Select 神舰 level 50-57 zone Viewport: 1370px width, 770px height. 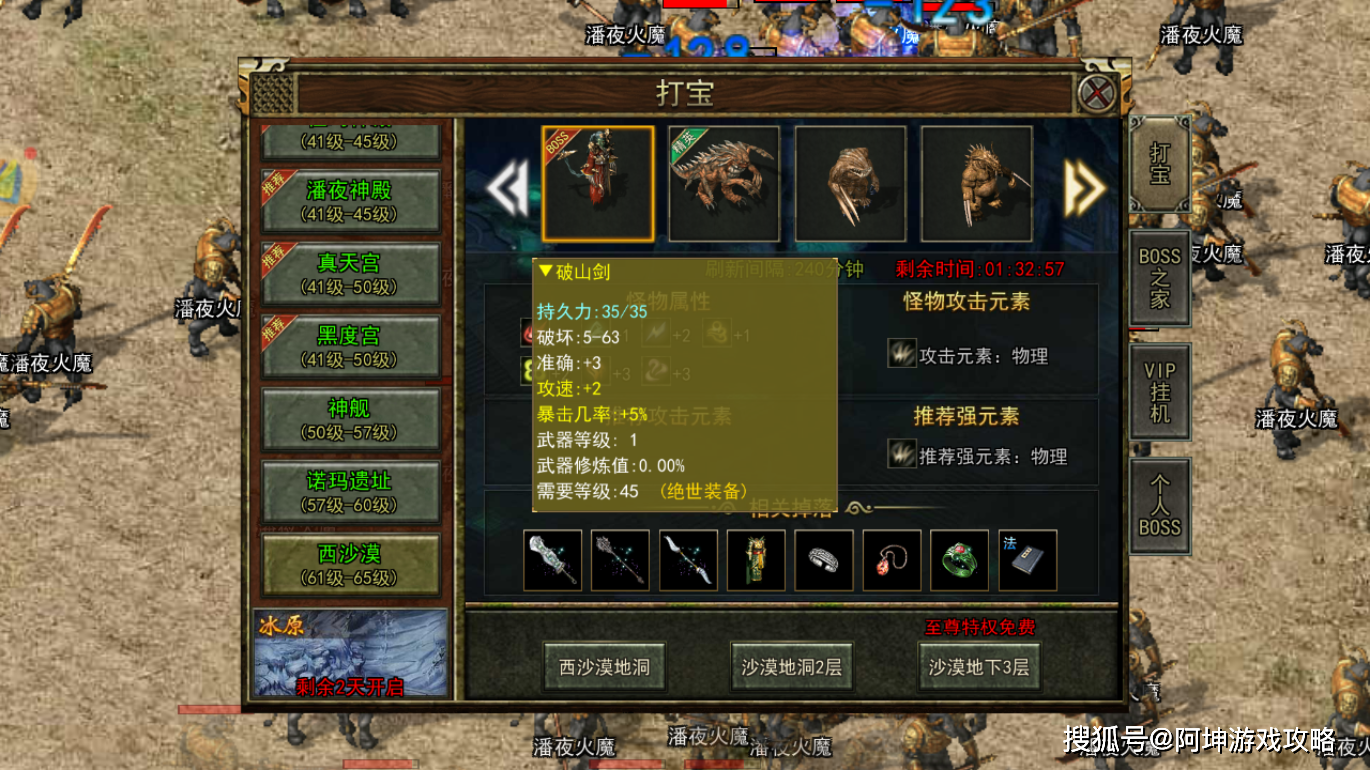coord(350,419)
